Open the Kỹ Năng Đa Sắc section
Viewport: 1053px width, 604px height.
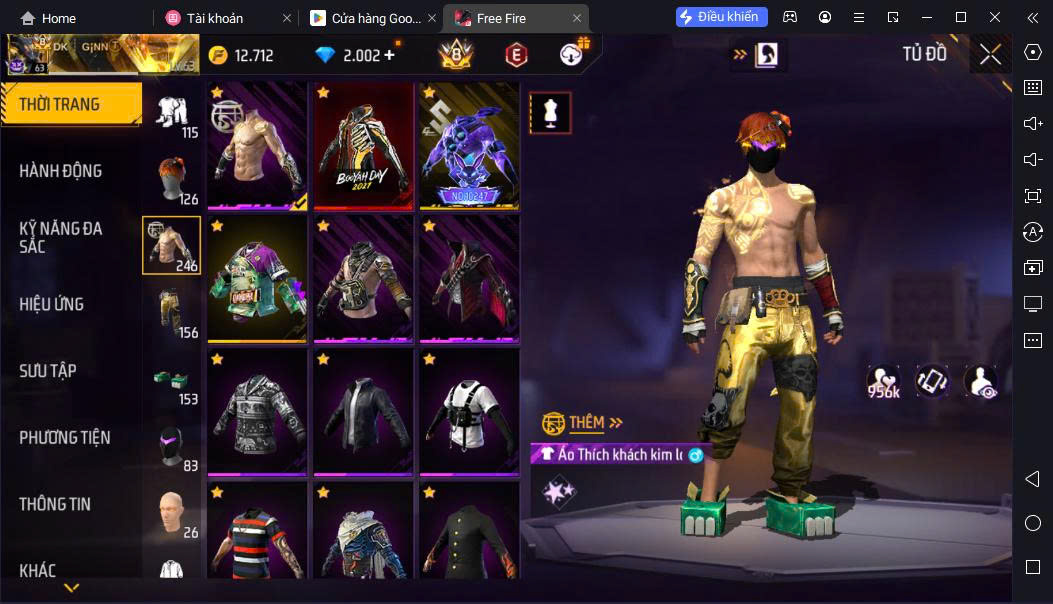(x=62, y=237)
